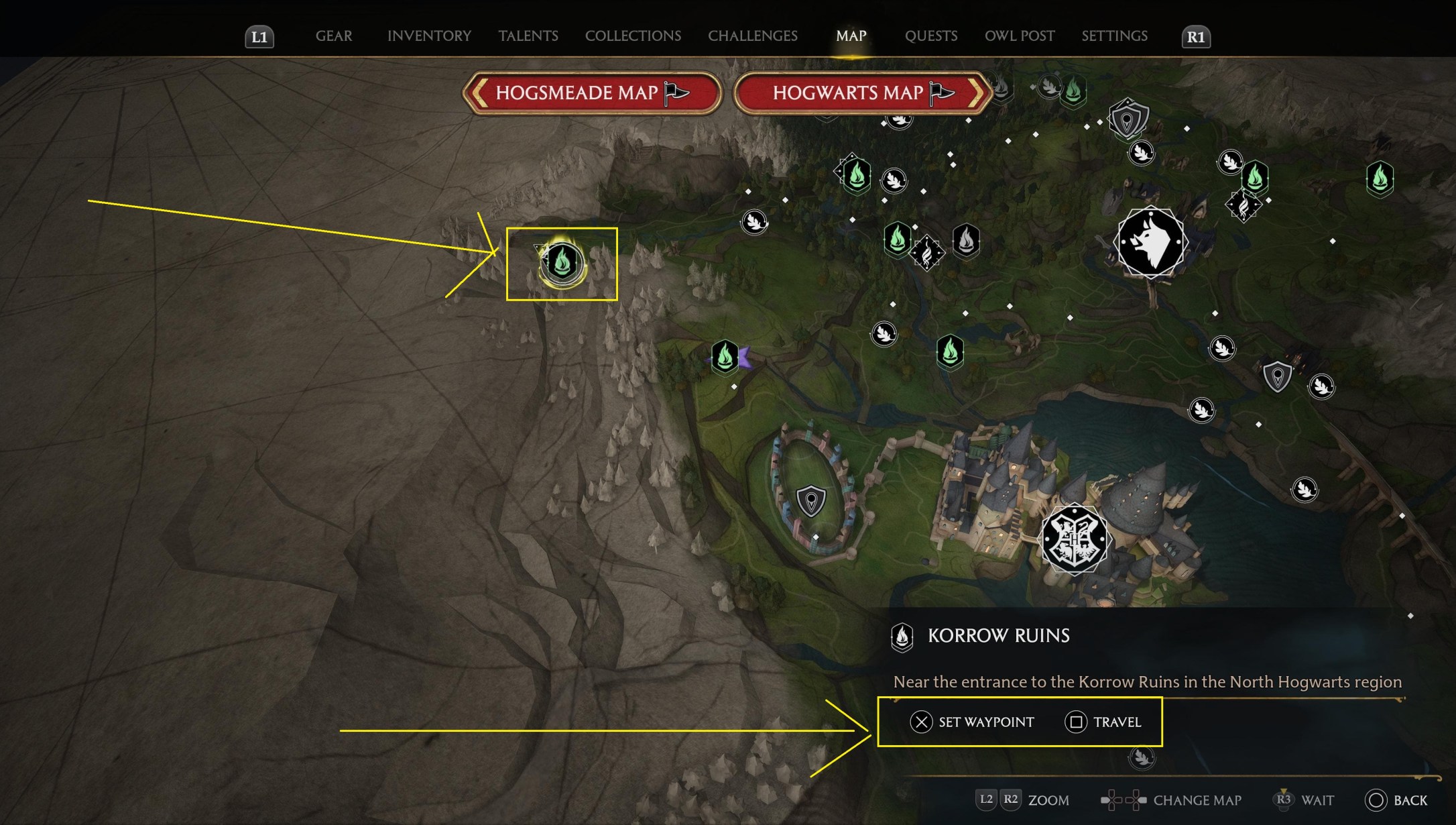Open the Gear tab
Image resolution: width=1456 pixels, height=825 pixels.
(333, 36)
